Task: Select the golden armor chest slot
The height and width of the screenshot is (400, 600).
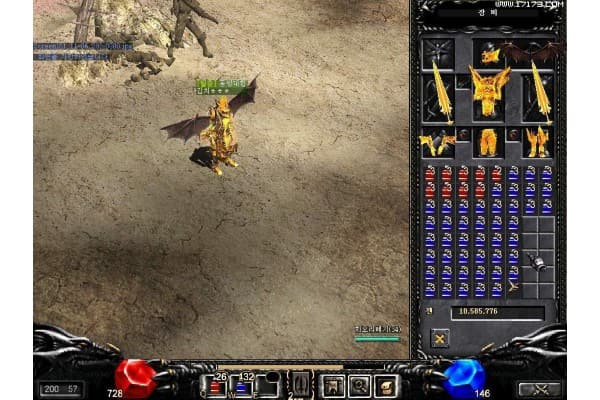Action: point(490,95)
